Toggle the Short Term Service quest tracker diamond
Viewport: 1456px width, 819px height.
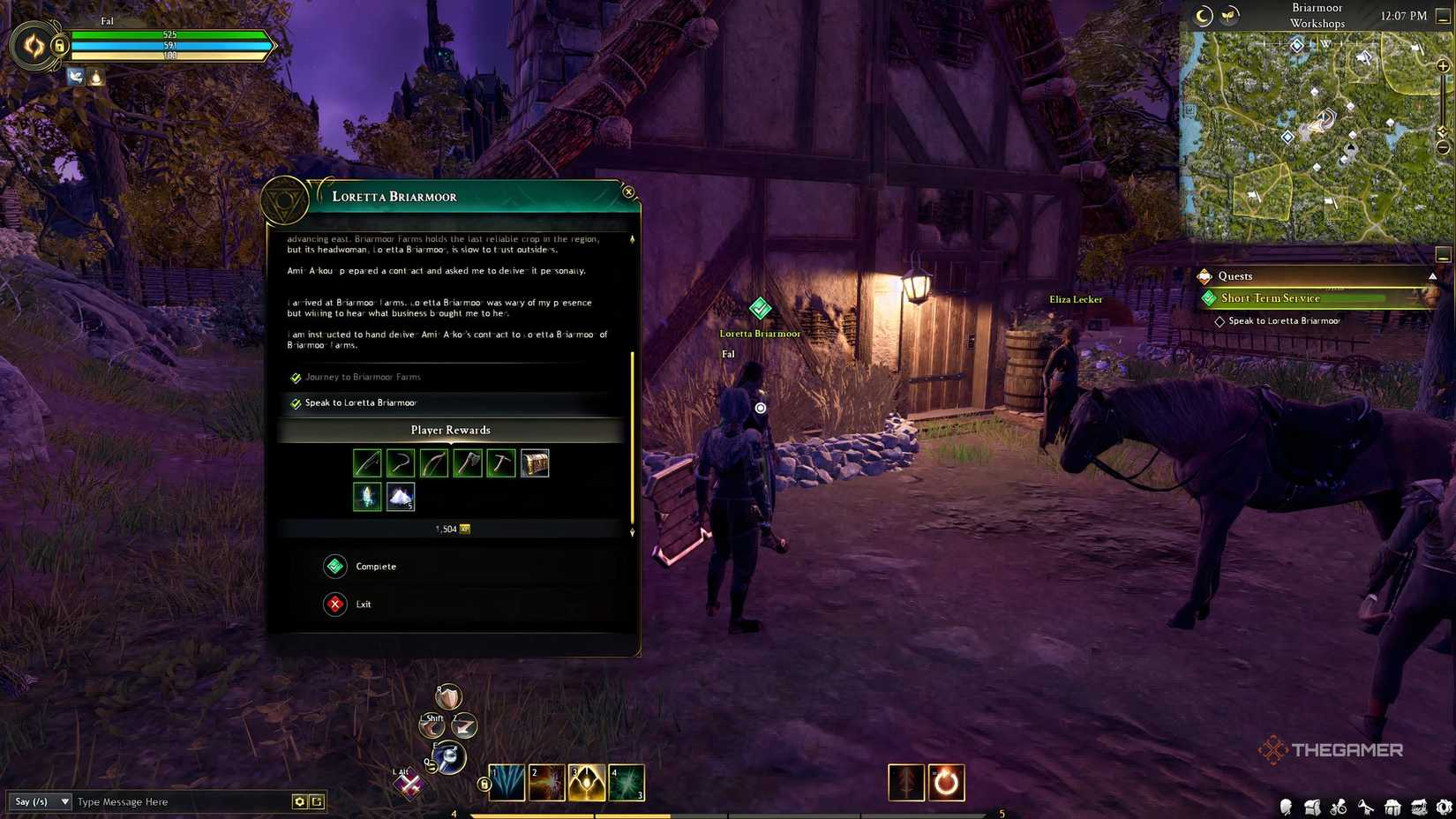pos(1209,298)
